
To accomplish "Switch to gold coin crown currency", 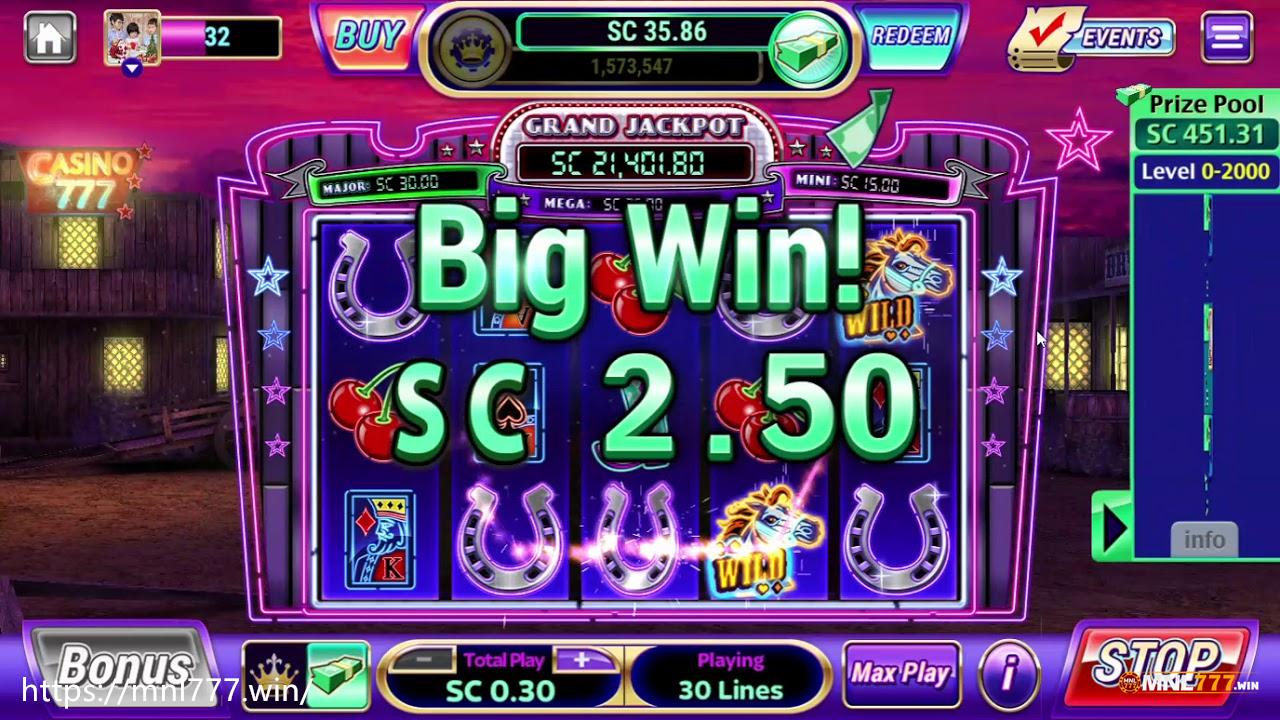I will pyautogui.click(x=273, y=674).
